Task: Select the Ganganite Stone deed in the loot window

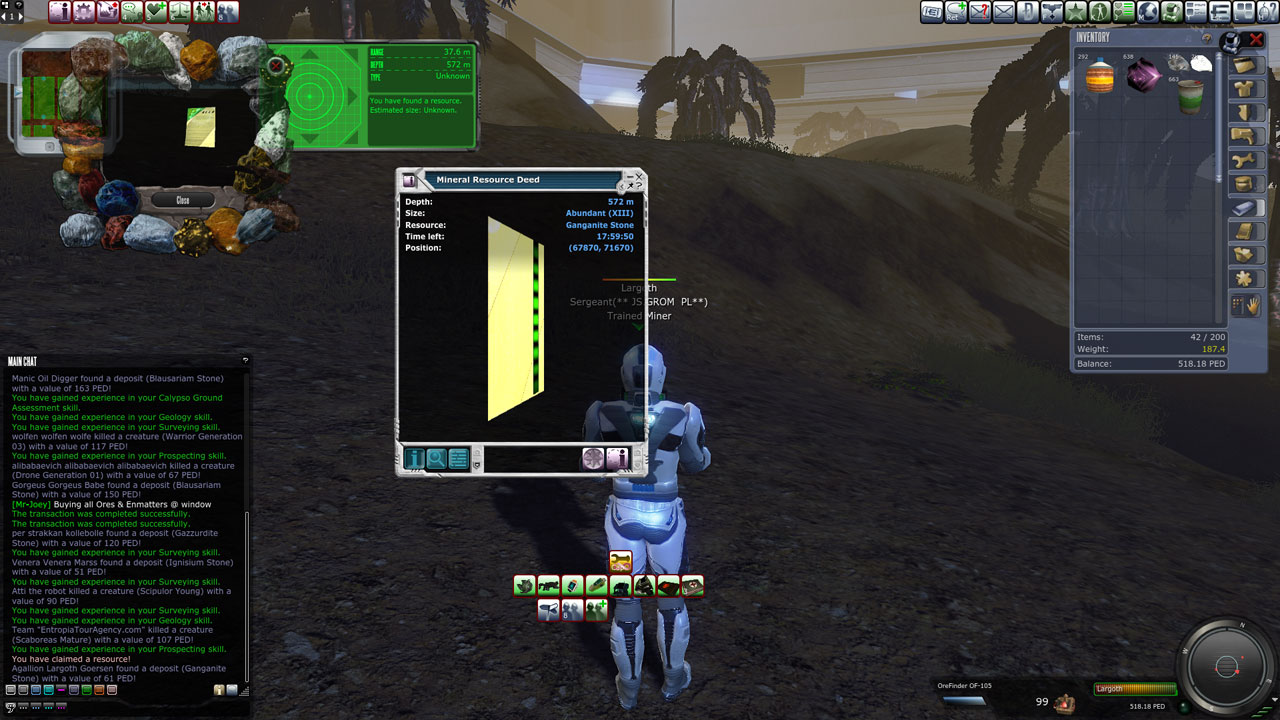Action: tap(200, 127)
